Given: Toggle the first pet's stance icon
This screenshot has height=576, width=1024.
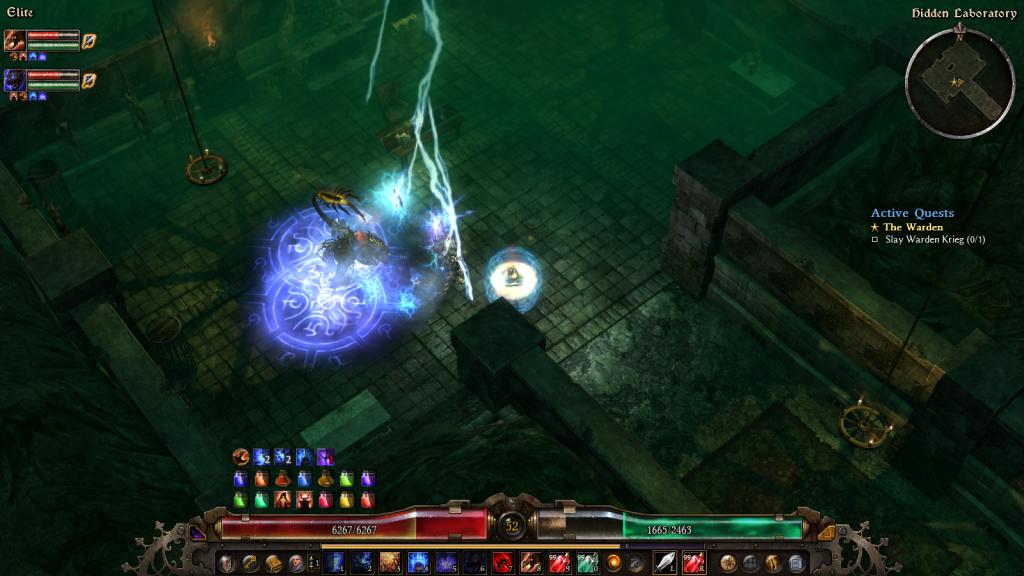Looking at the screenshot, I should [x=89, y=41].
